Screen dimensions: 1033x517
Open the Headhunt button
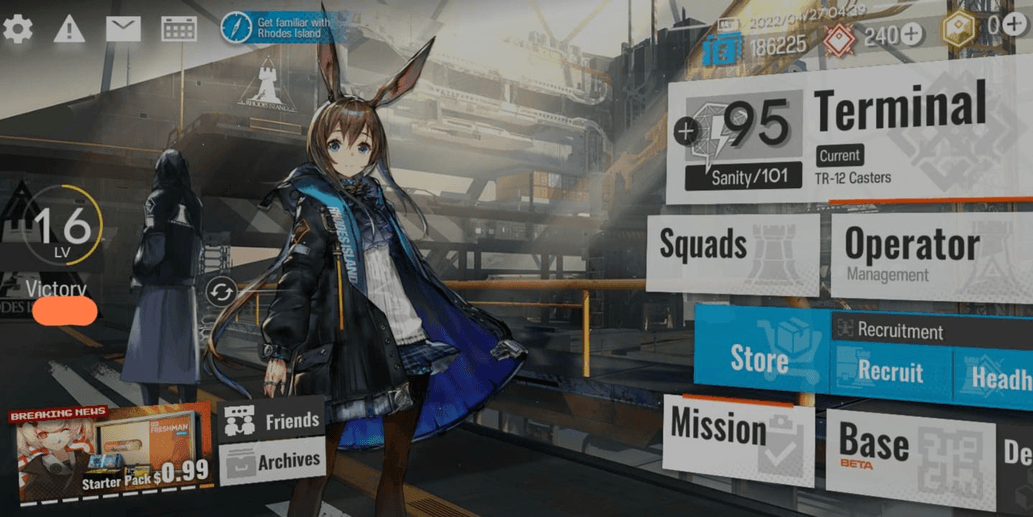995,378
